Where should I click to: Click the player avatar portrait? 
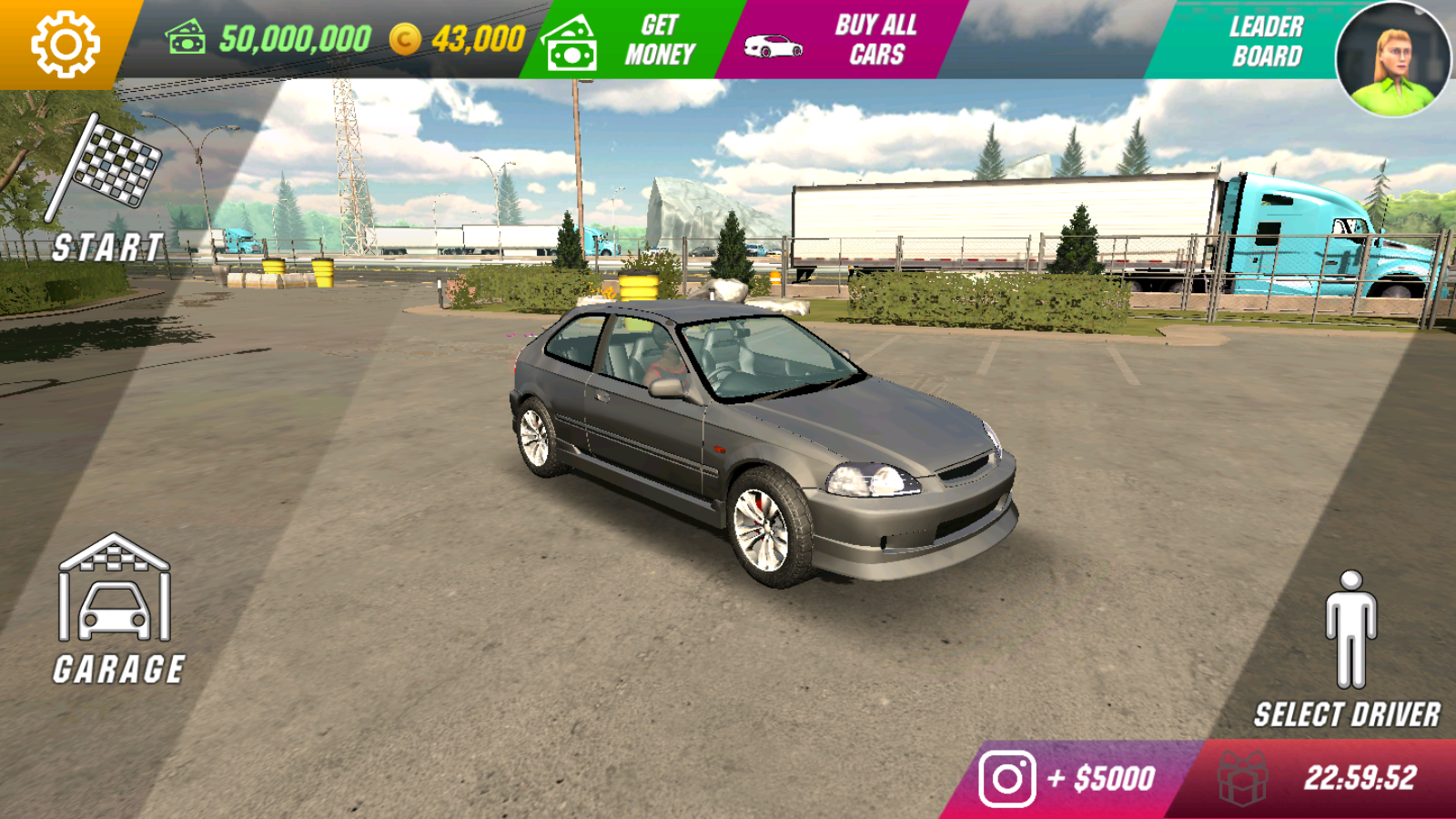pos(1392,57)
